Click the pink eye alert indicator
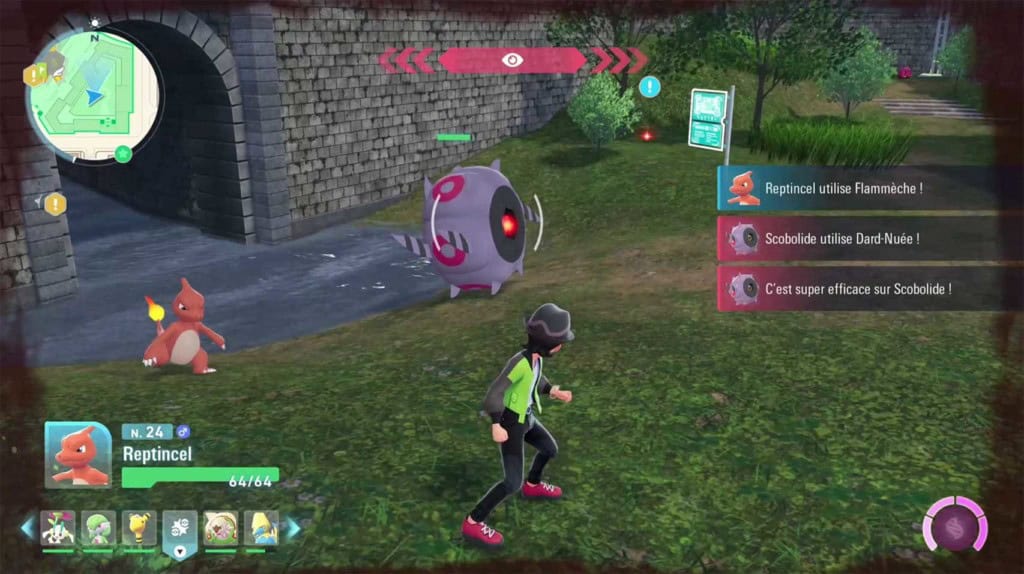This screenshot has height=574, width=1024. tap(512, 60)
